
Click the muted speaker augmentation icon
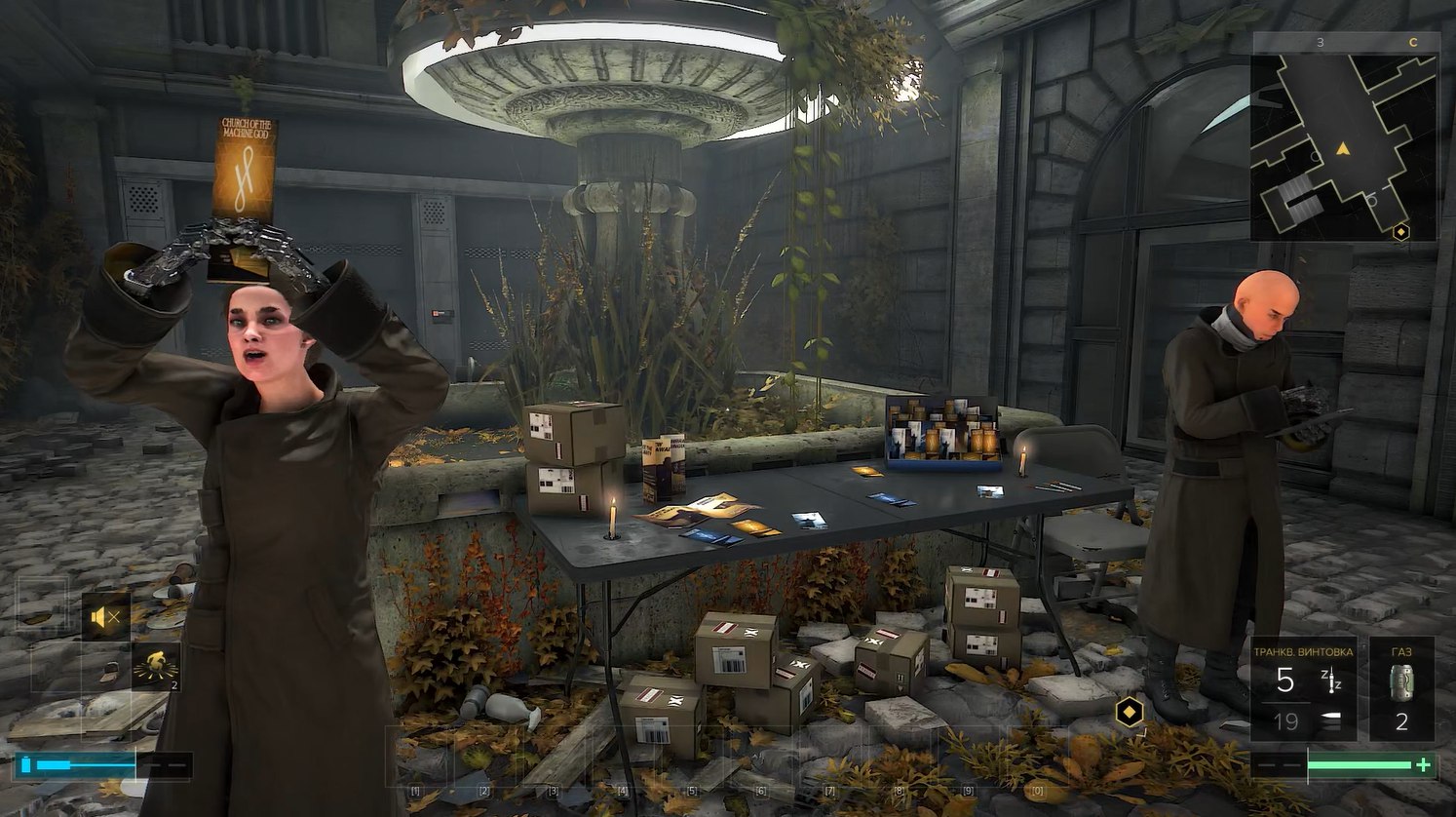105,616
